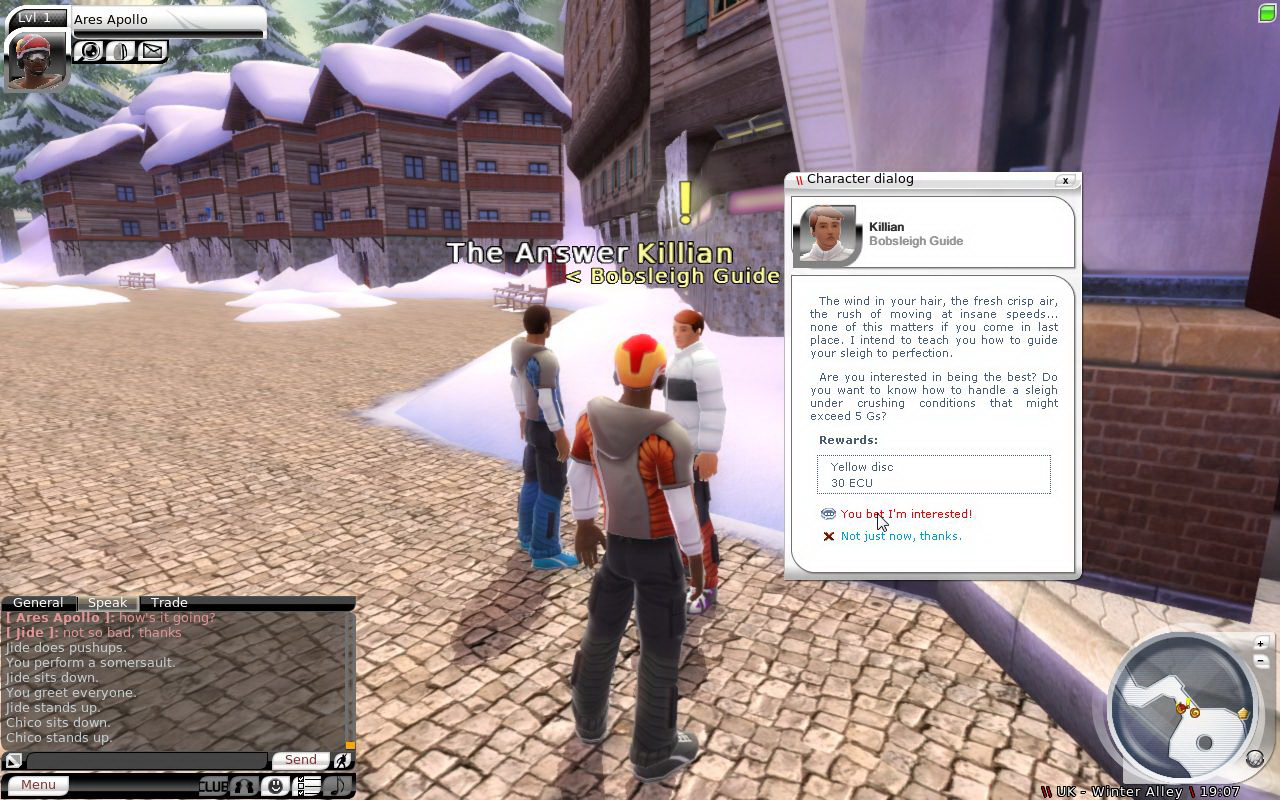Screen dimensions: 1280x800
Task: Click the magnifier eye icon under player name
Action: [x=90, y=50]
